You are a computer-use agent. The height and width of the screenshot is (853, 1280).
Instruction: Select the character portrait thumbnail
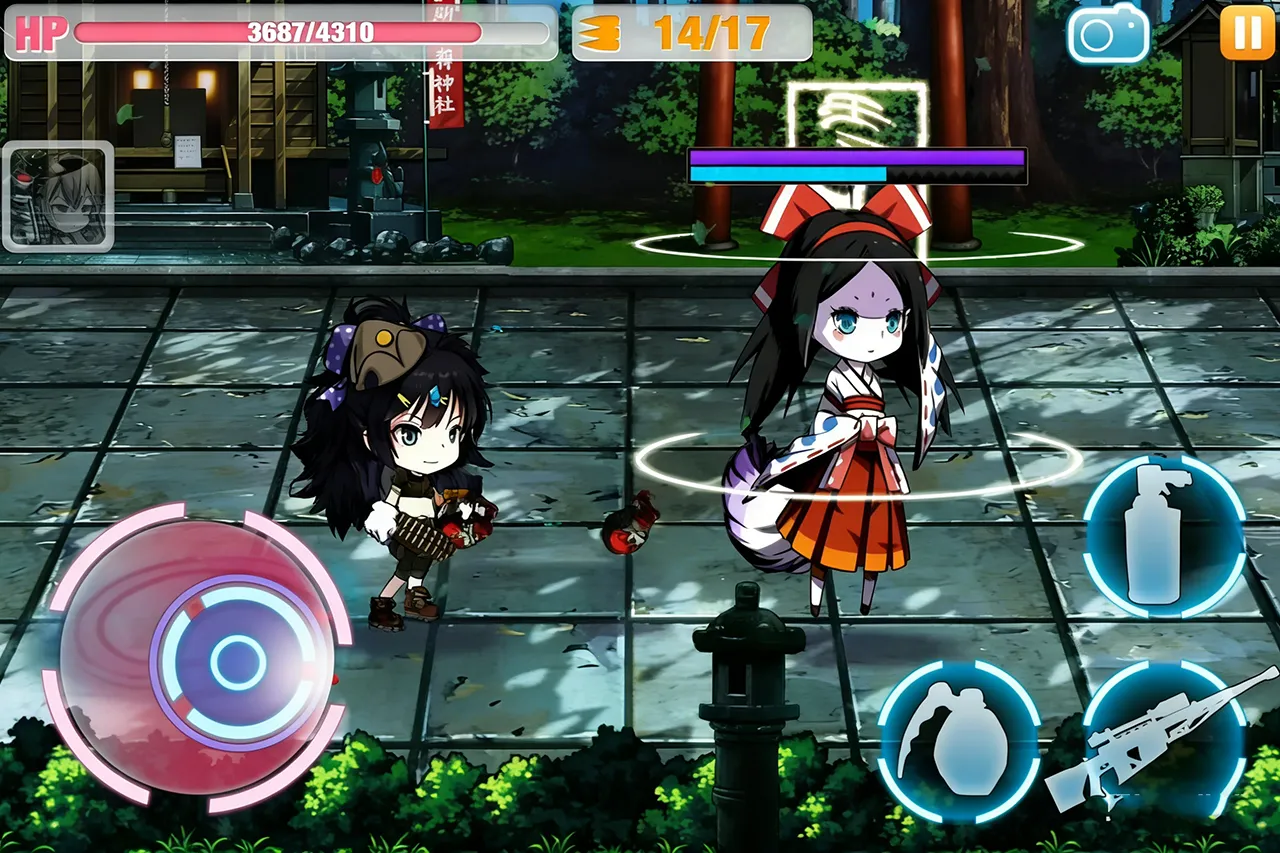[58, 196]
